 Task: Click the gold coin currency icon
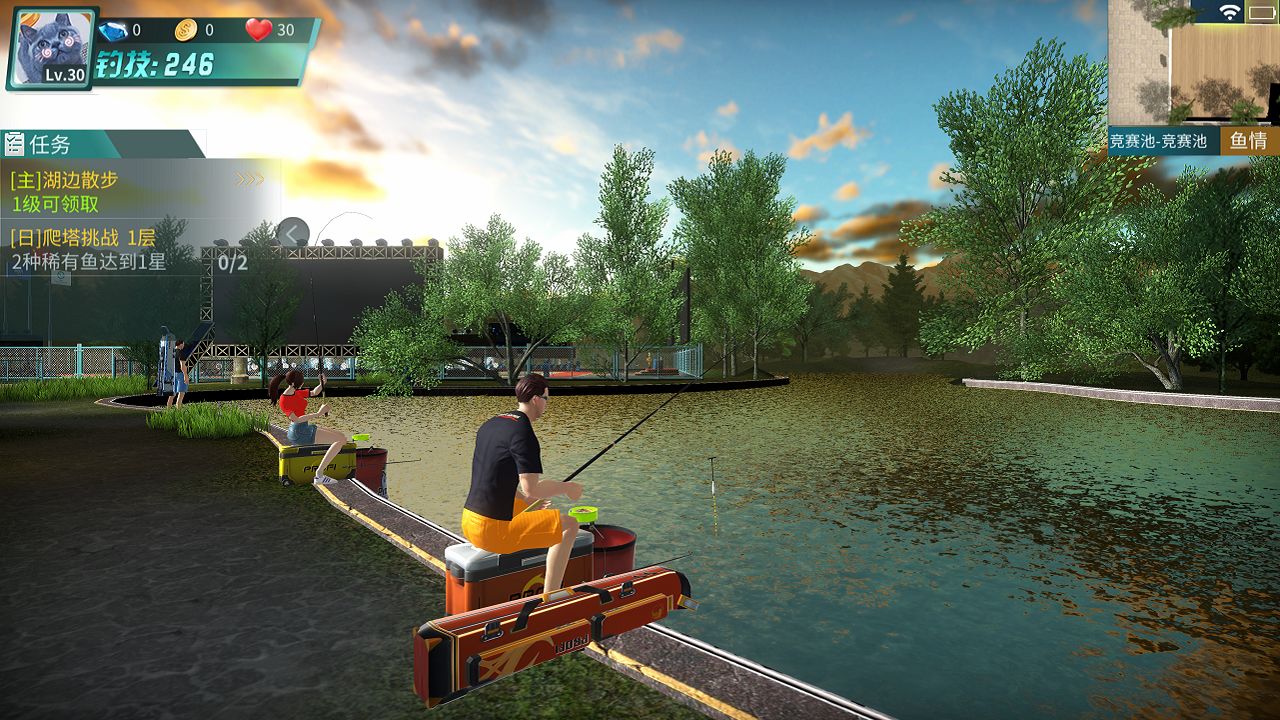[x=186, y=30]
